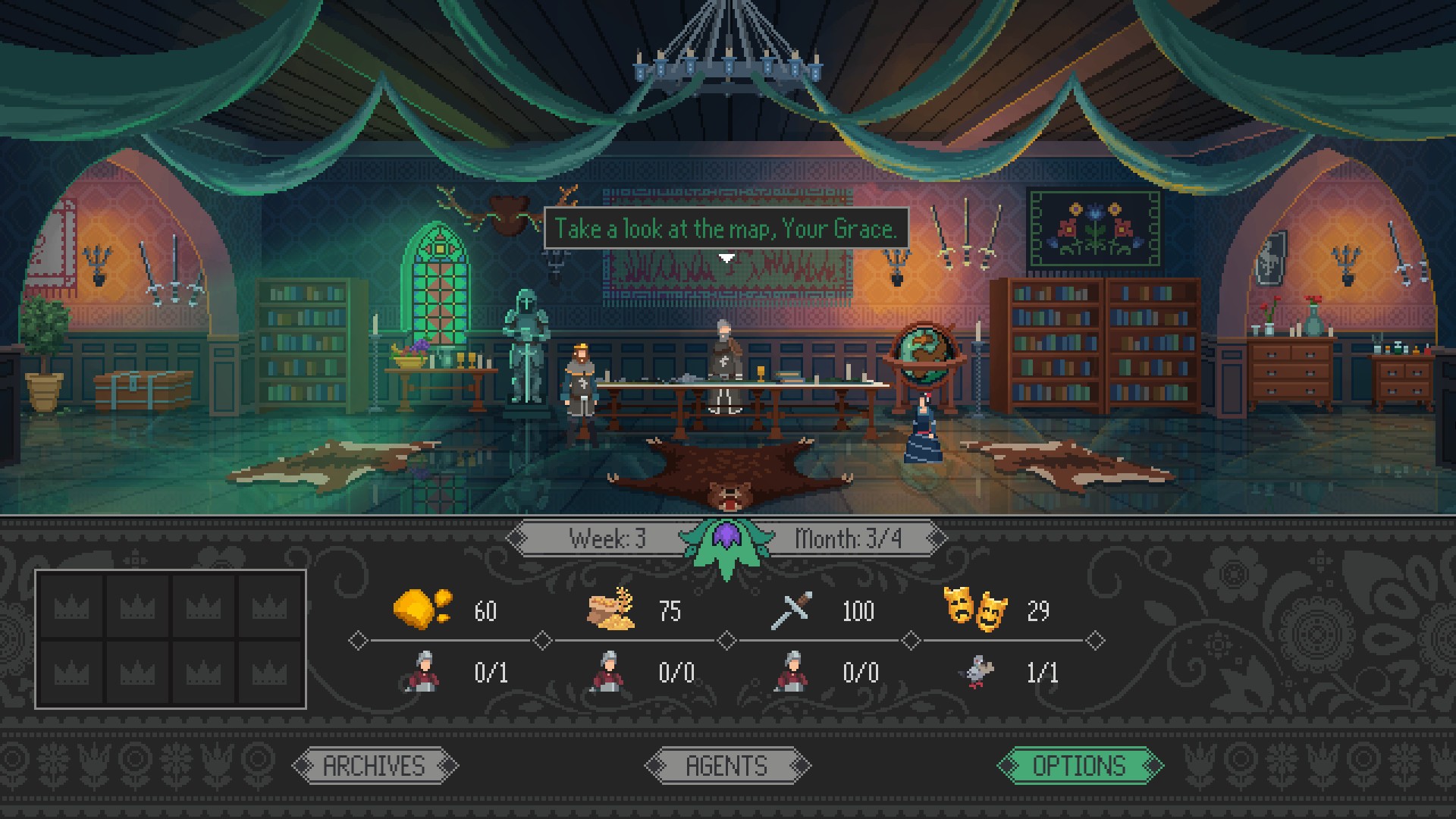Open the ARCHIVES menu

[374, 764]
